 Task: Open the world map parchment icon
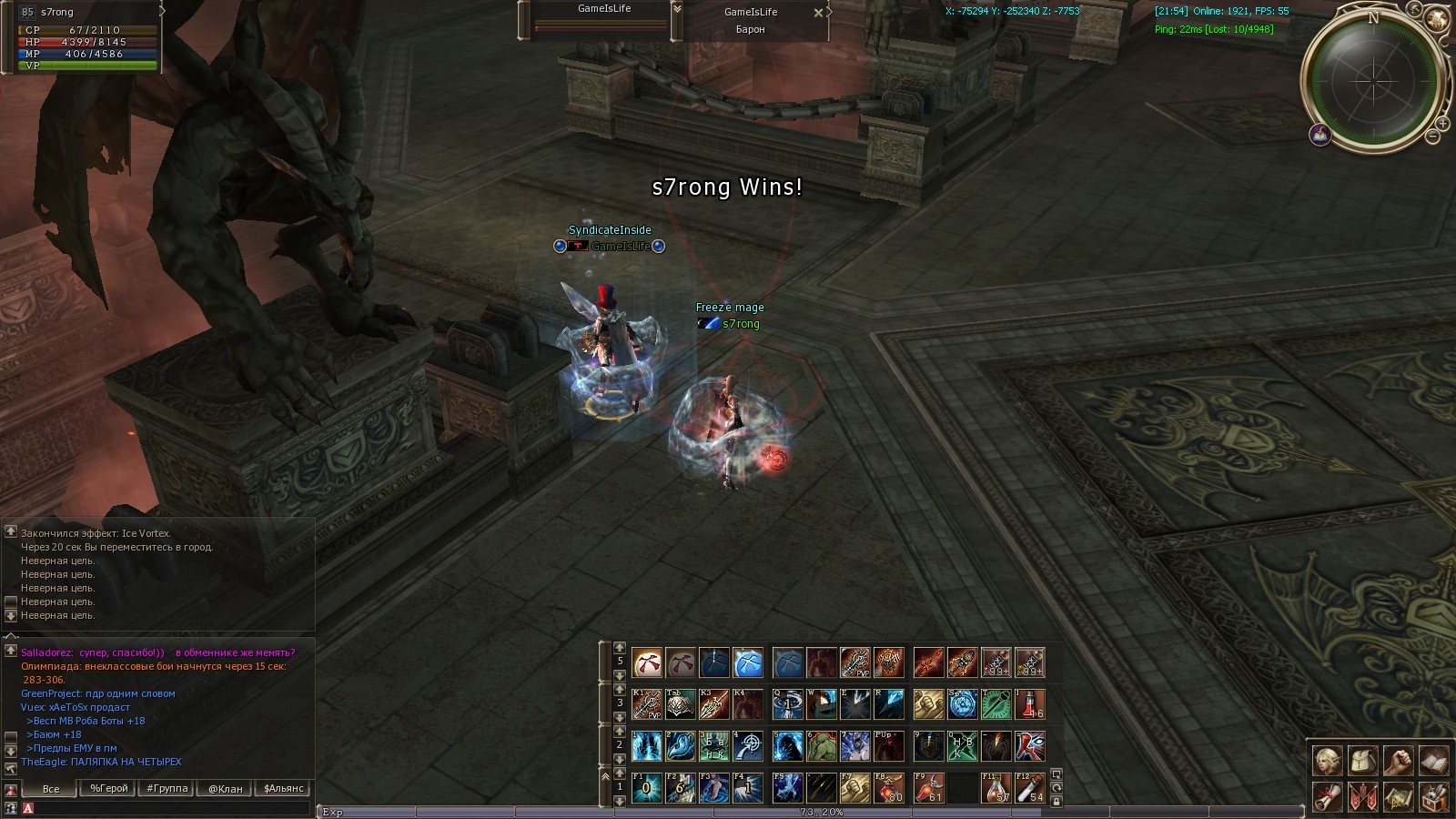tap(1398, 796)
